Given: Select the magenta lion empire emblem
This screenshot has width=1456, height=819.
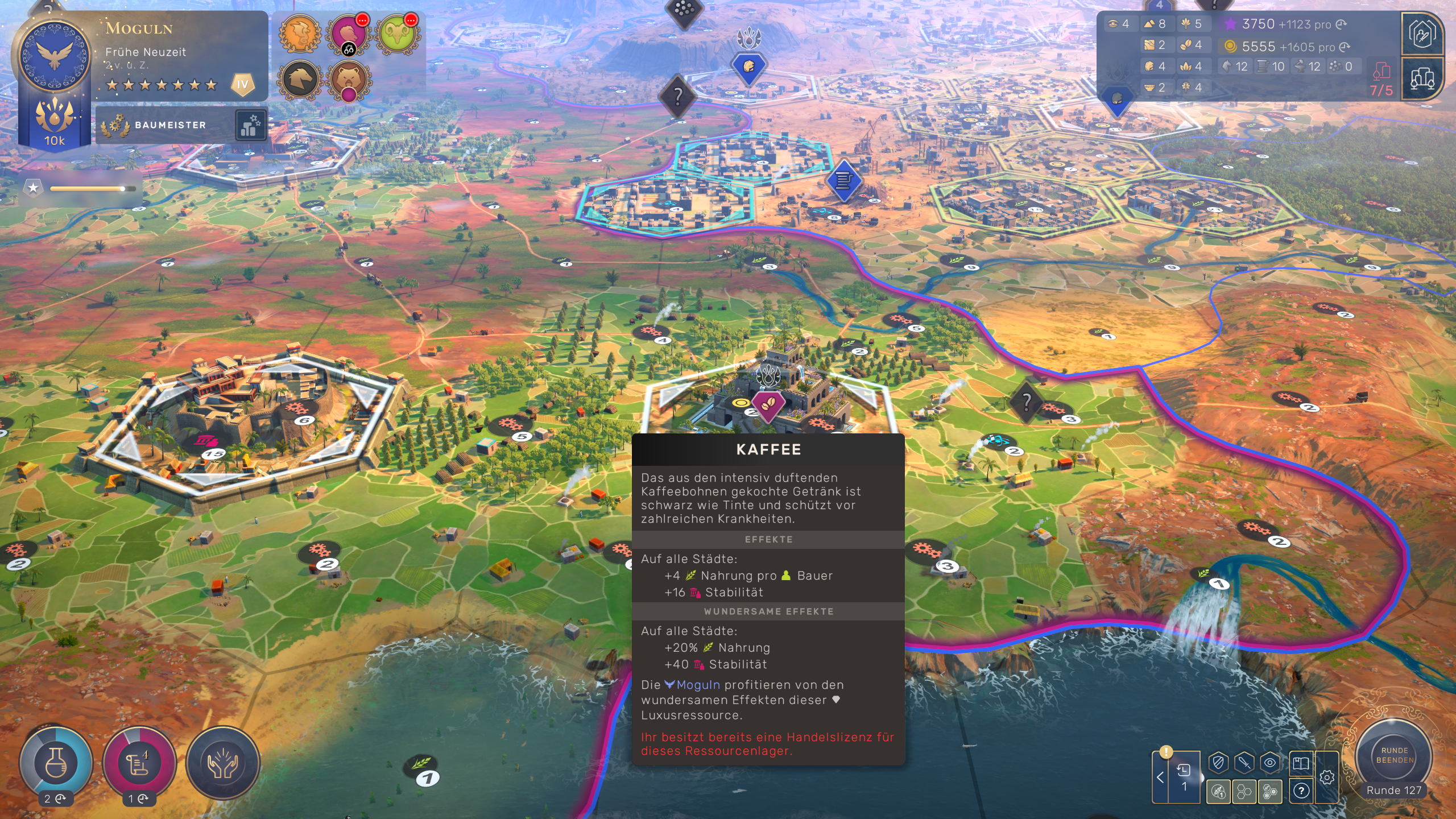Looking at the screenshot, I should pyautogui.click(x=348, y=34).
